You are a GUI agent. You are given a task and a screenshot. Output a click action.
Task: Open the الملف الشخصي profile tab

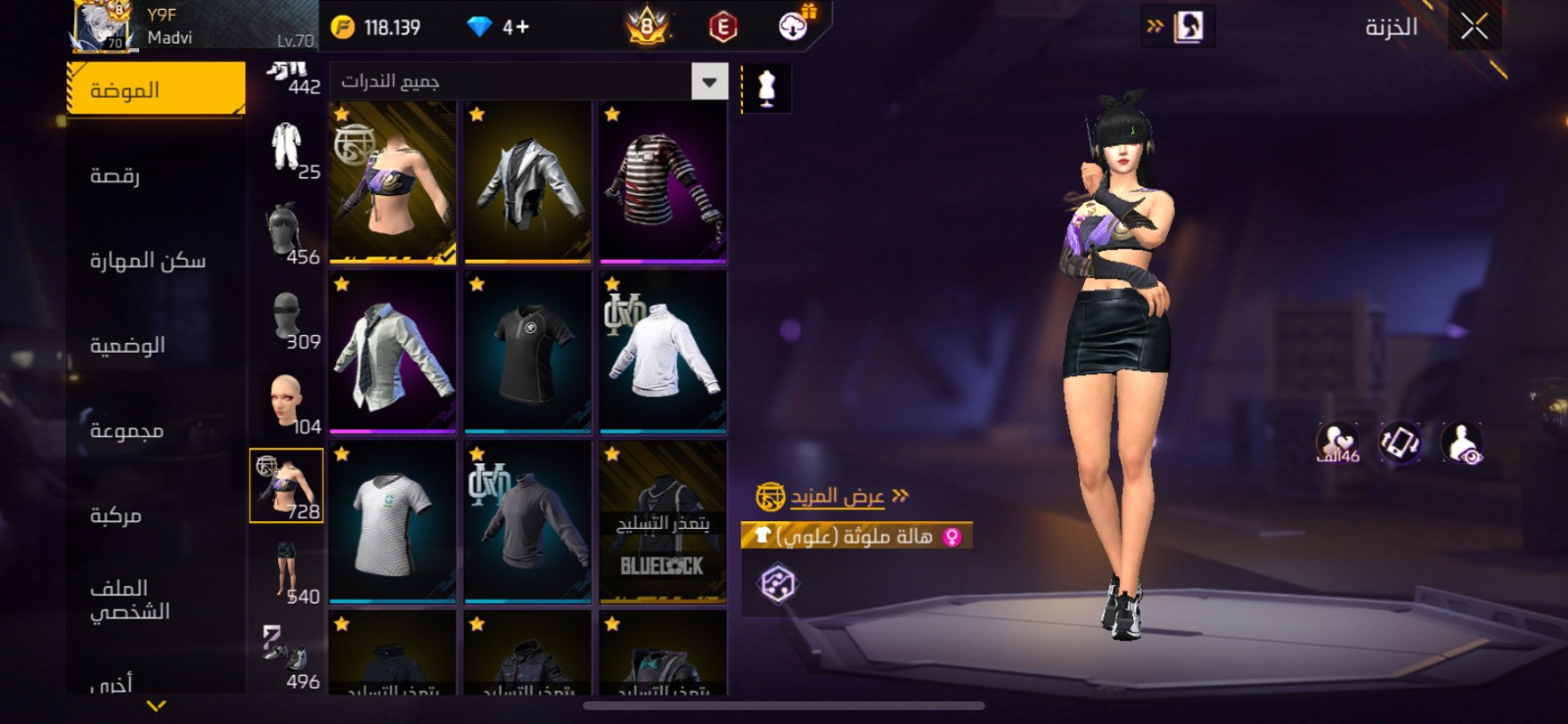129,600
